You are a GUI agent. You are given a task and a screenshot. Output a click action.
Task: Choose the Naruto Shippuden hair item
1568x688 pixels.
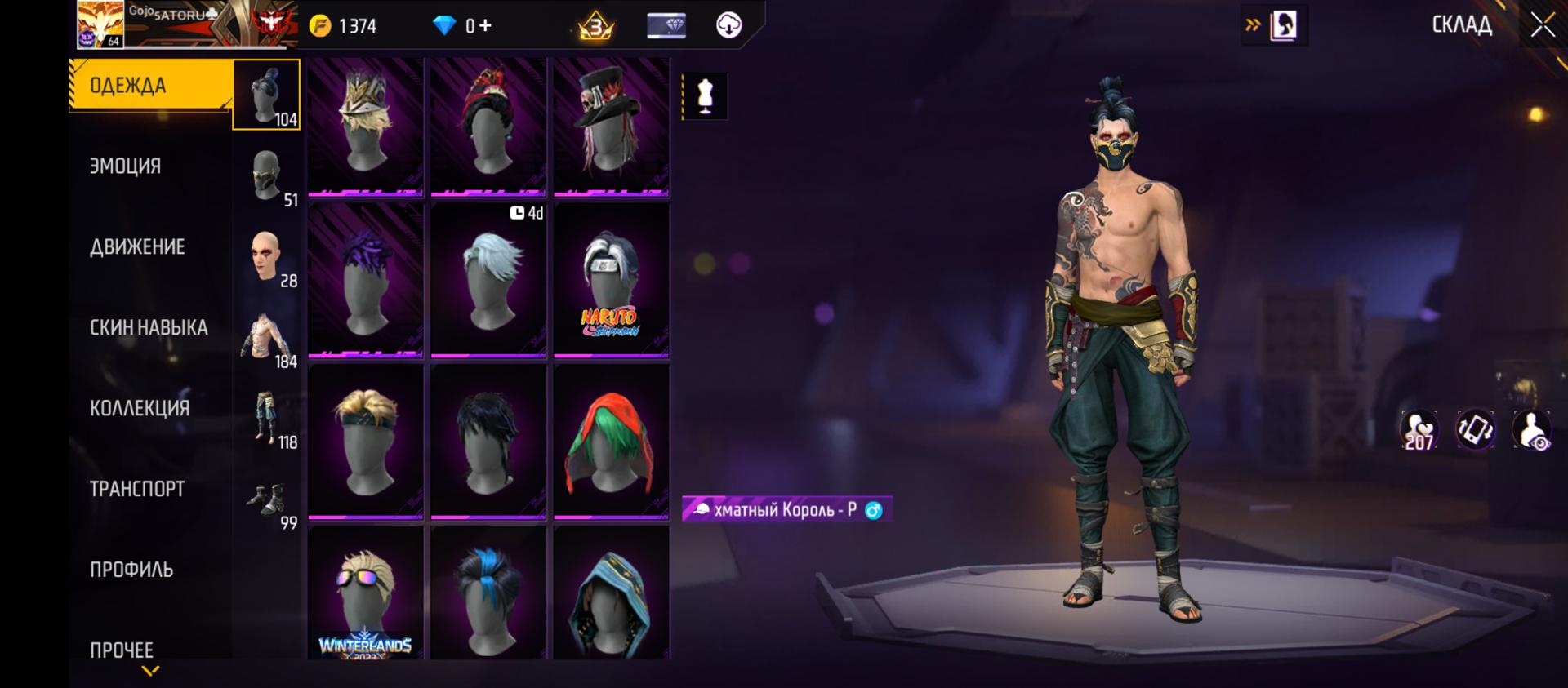(x=611, y=281)
